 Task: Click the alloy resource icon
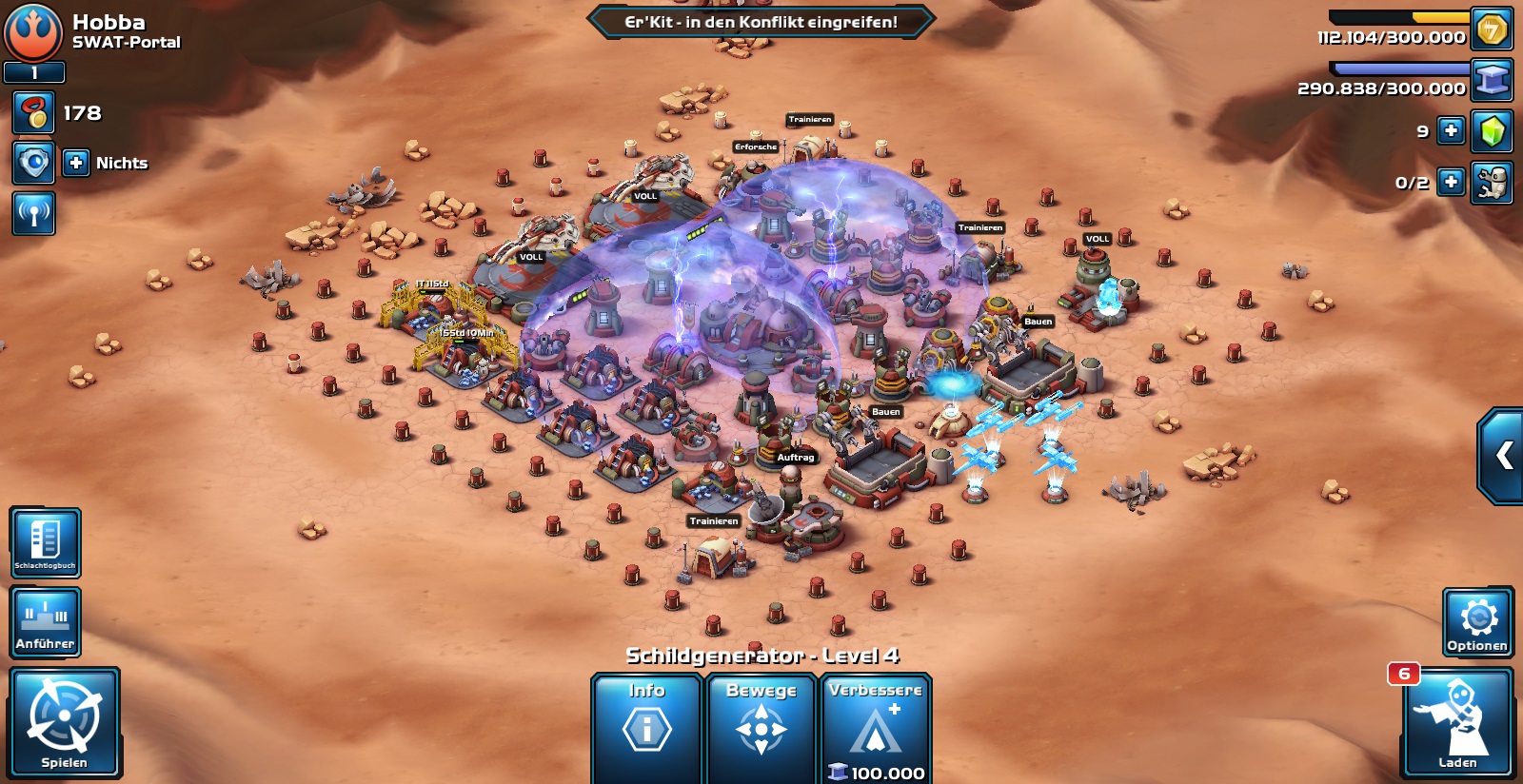coord(1492,80)
